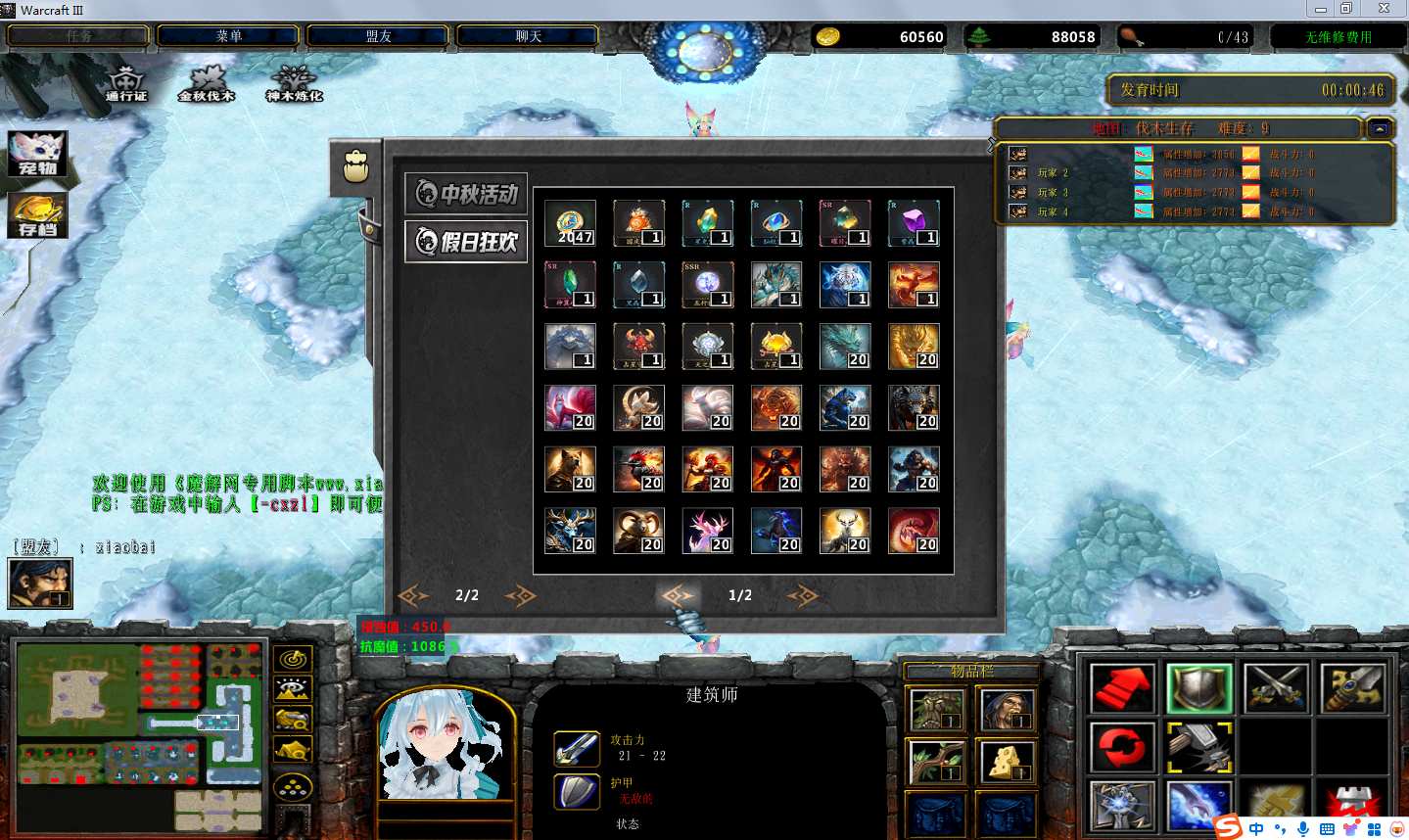Go to the next item page from 1/2
Screen dimensions: 1409x840
pos(802,595)
